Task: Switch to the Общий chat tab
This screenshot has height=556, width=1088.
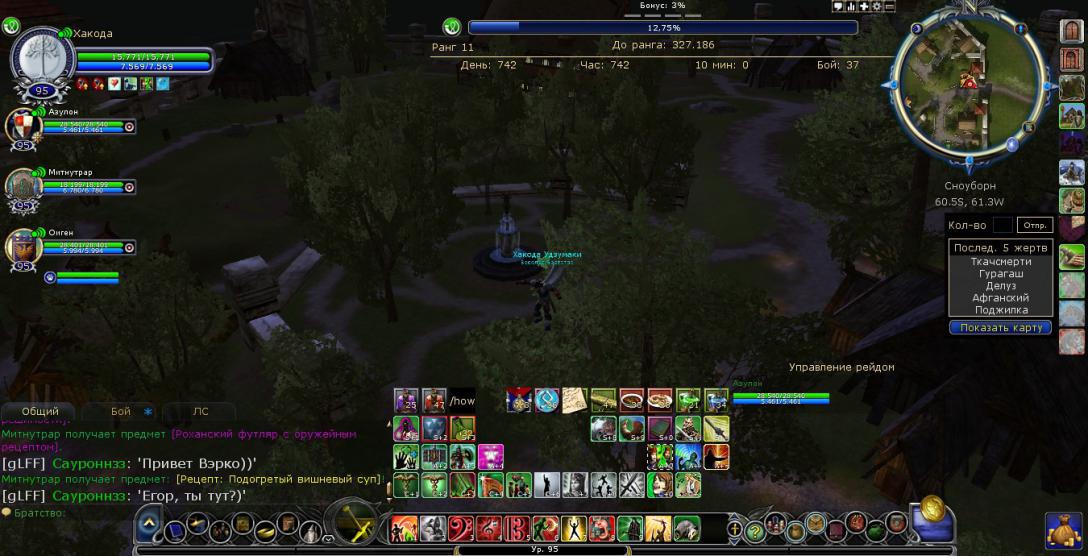Action: (40, 411)
